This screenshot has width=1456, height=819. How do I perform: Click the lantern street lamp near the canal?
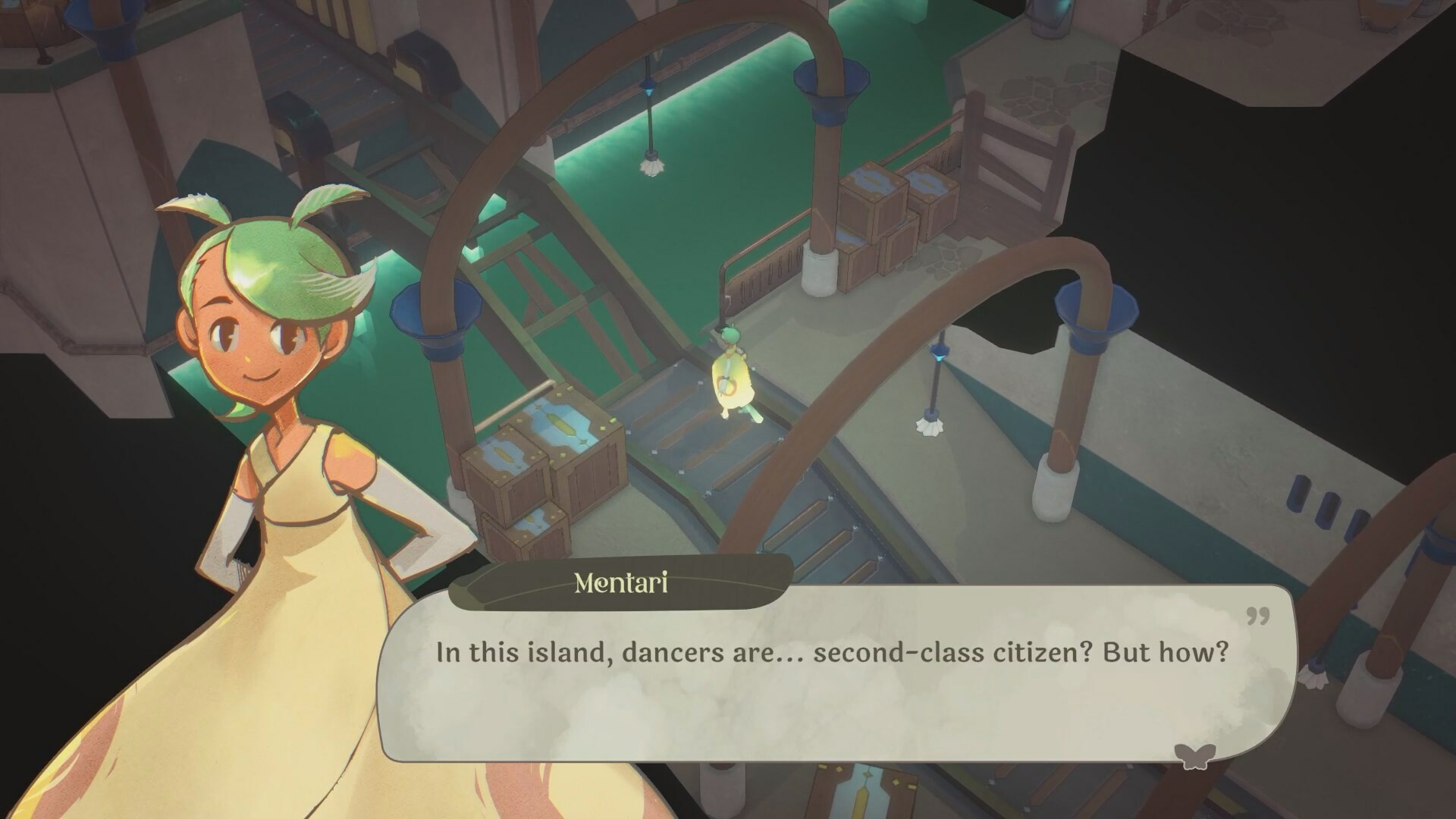point(932,387)
